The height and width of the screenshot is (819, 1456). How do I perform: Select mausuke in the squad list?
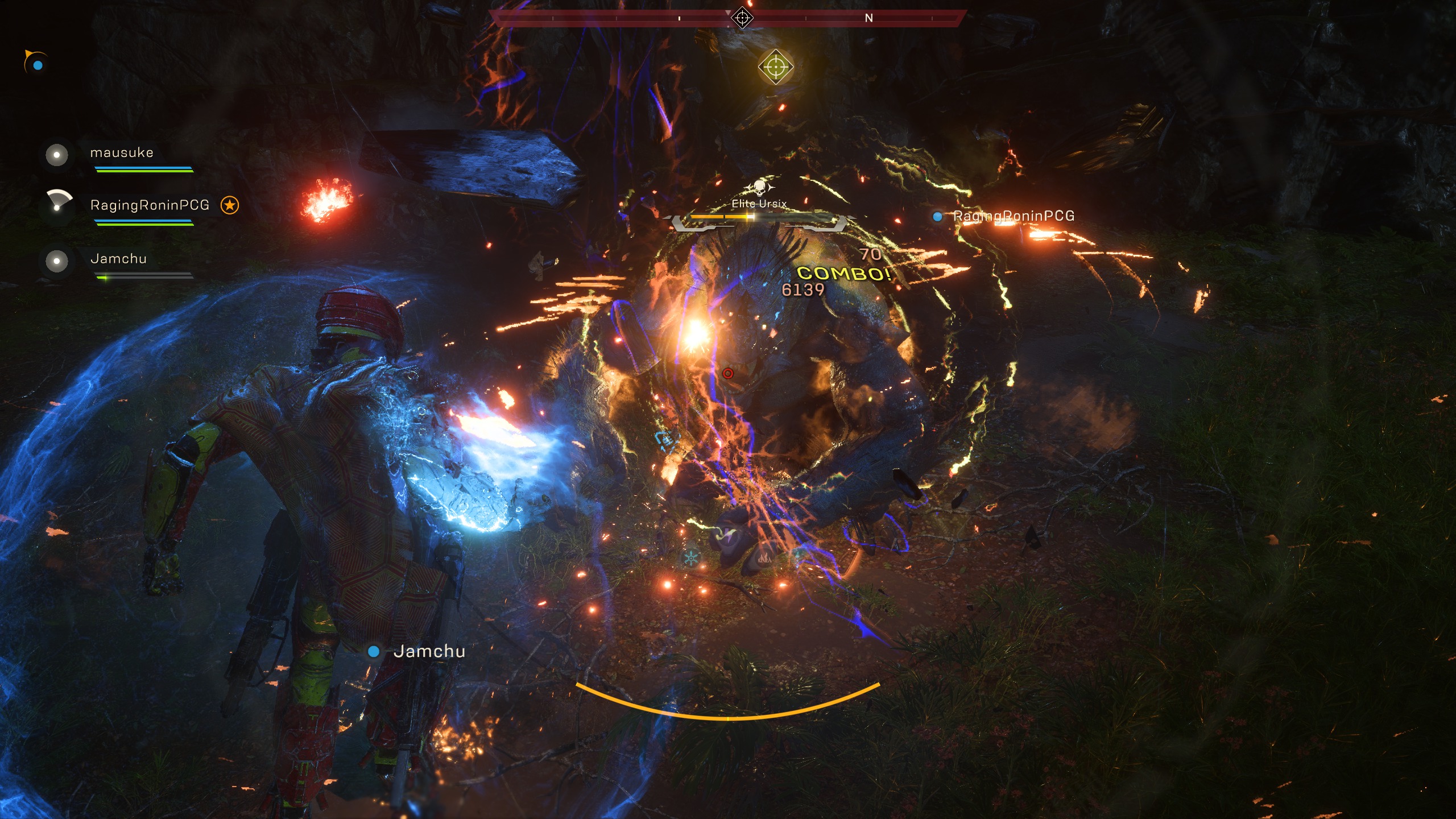(x=121, y=152)
